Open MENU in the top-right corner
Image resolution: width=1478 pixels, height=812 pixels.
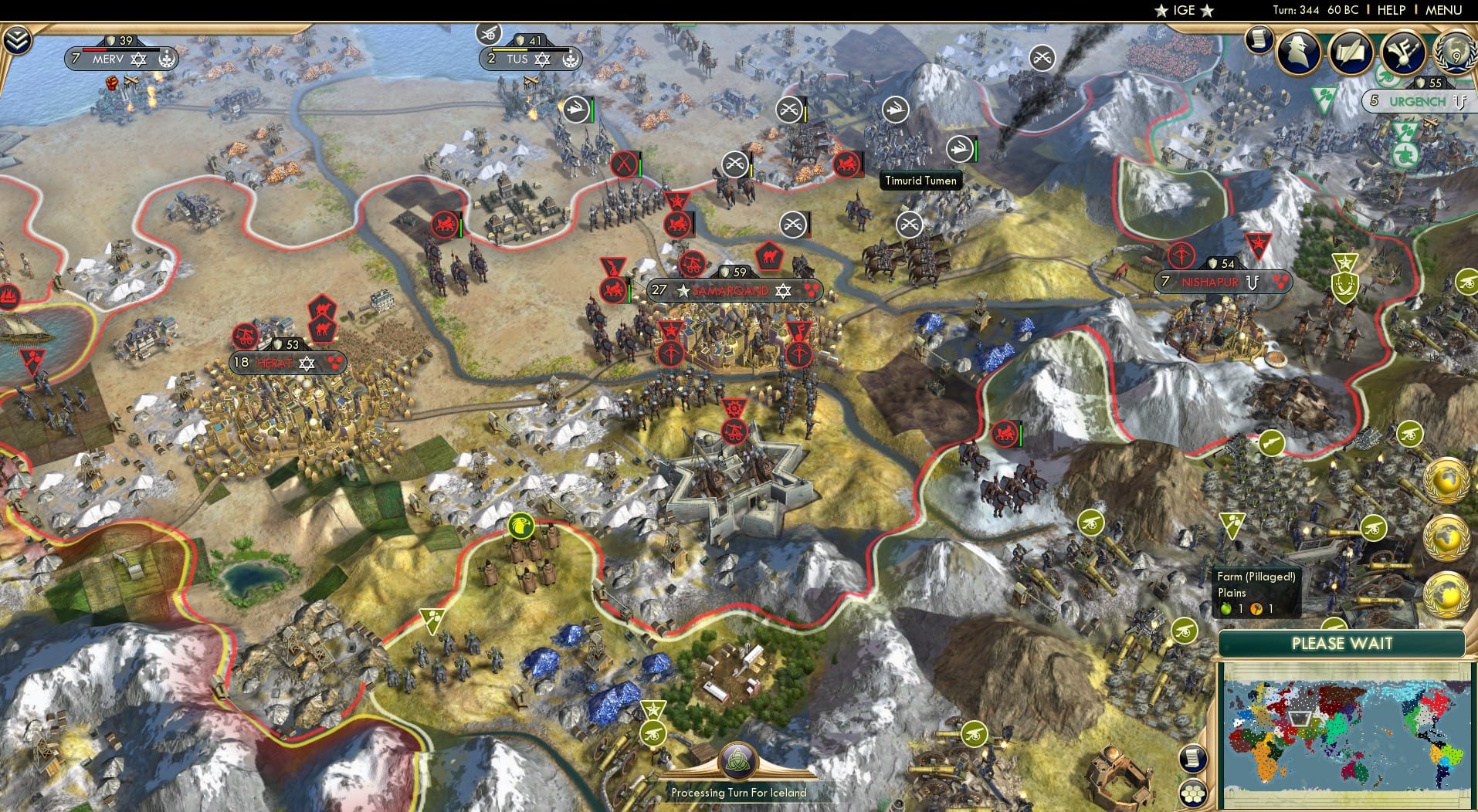click(x=1443, y=10)
